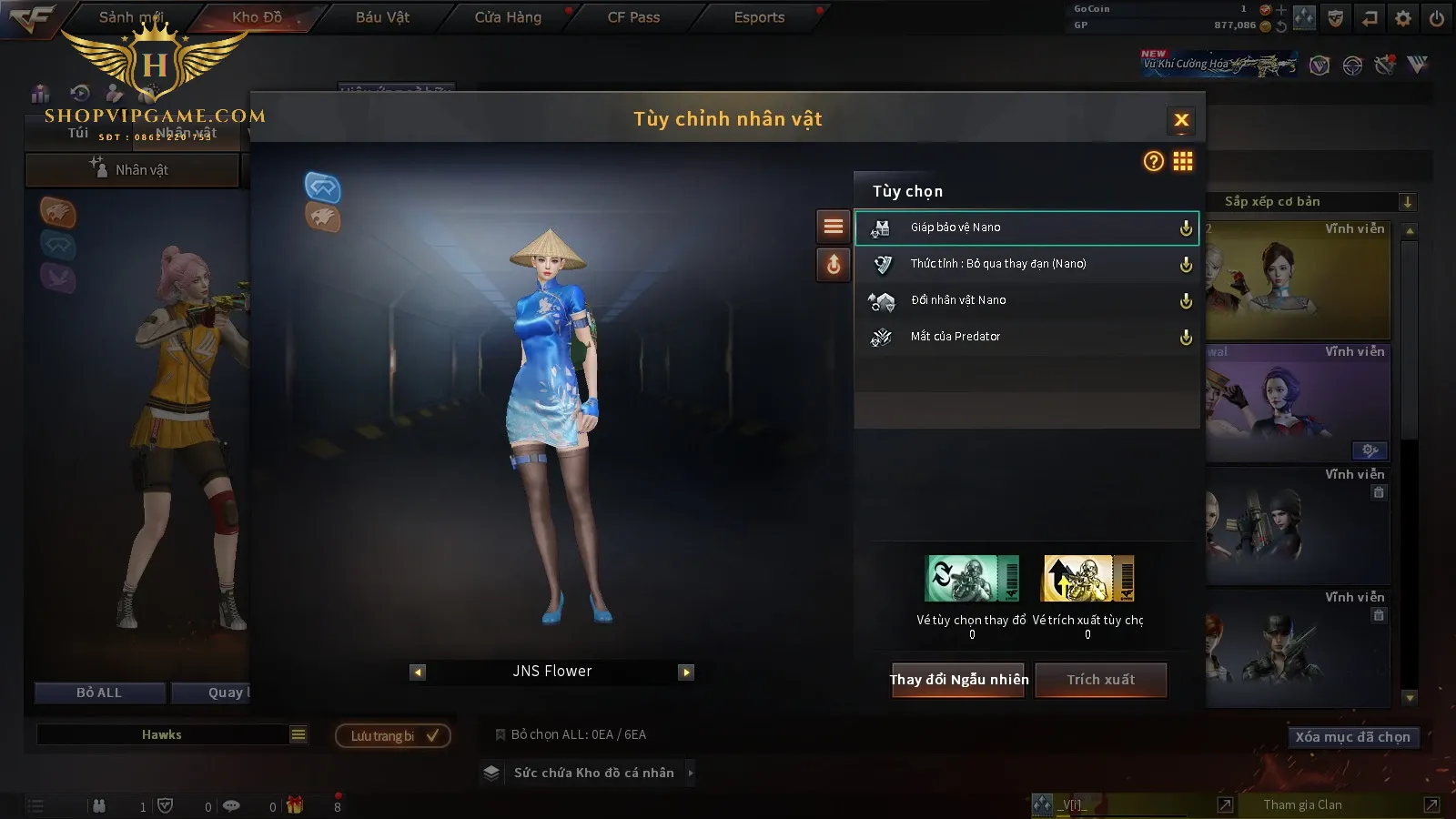Image resolution: width=1456 pixels, height=819 pixels.
Task: Select the Đổi nhân vật Nano option
Action: (1026, 300)
